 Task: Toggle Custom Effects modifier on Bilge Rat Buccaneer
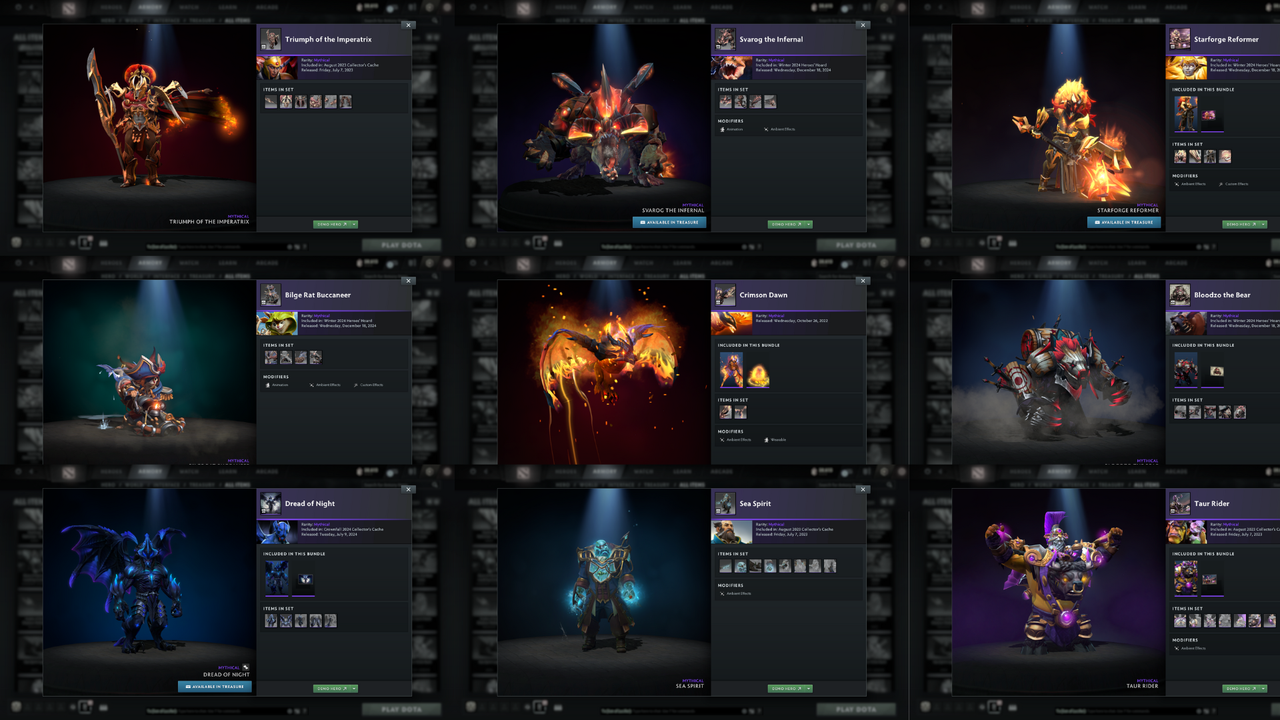coord(356,385)
